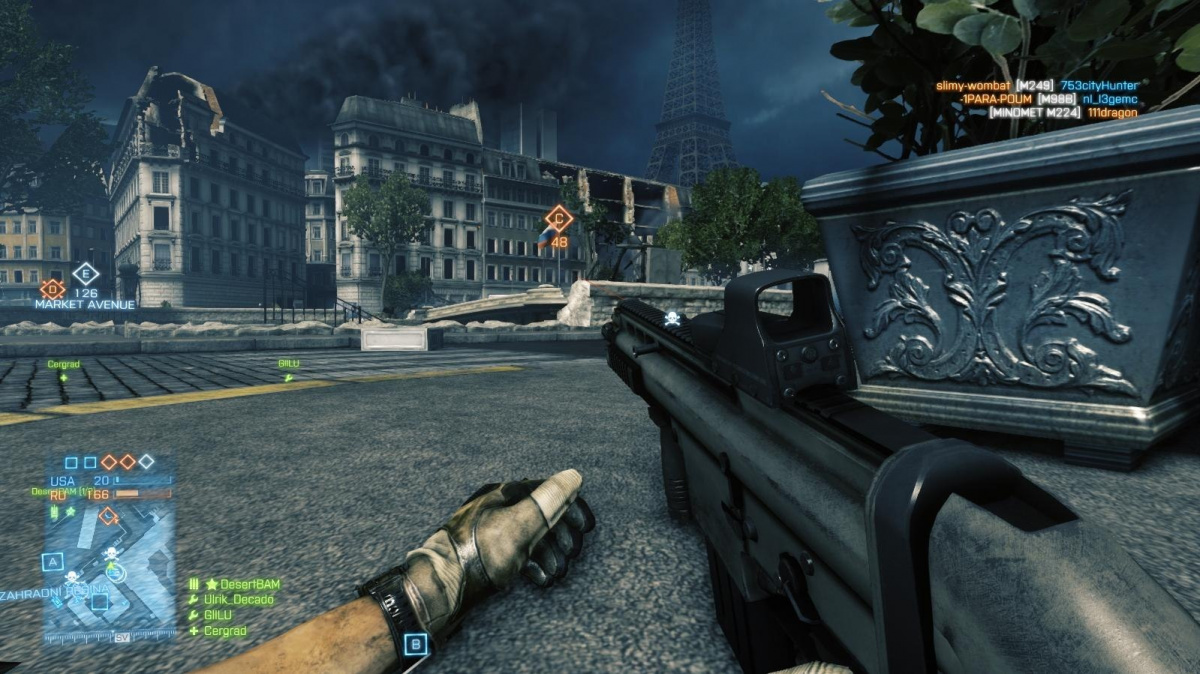Select GlILU in the squad list
Screen dimensions: 1200x674
[x=217, y=615]
